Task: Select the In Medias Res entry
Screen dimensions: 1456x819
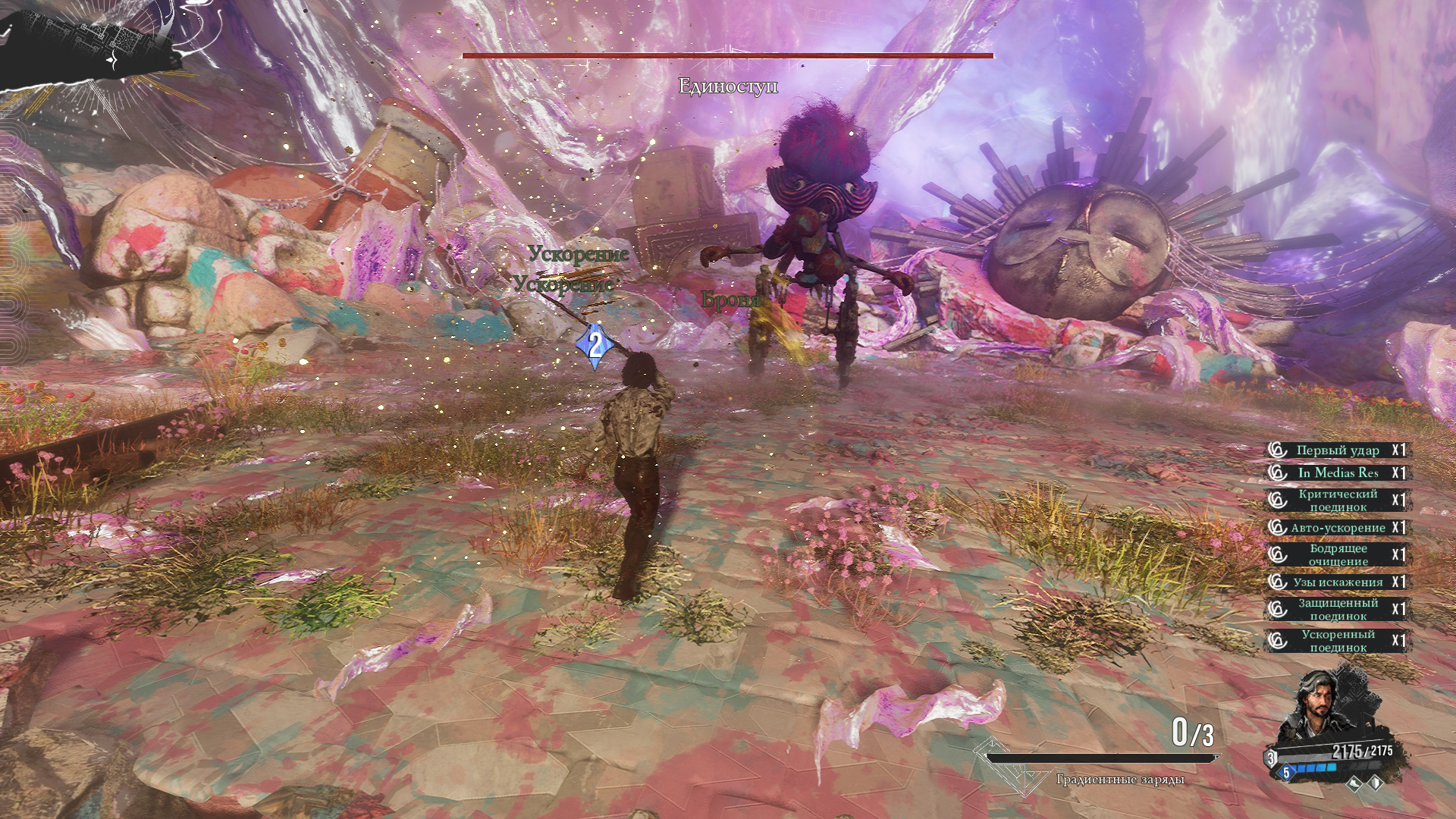Action: (x=1338, y=473)
